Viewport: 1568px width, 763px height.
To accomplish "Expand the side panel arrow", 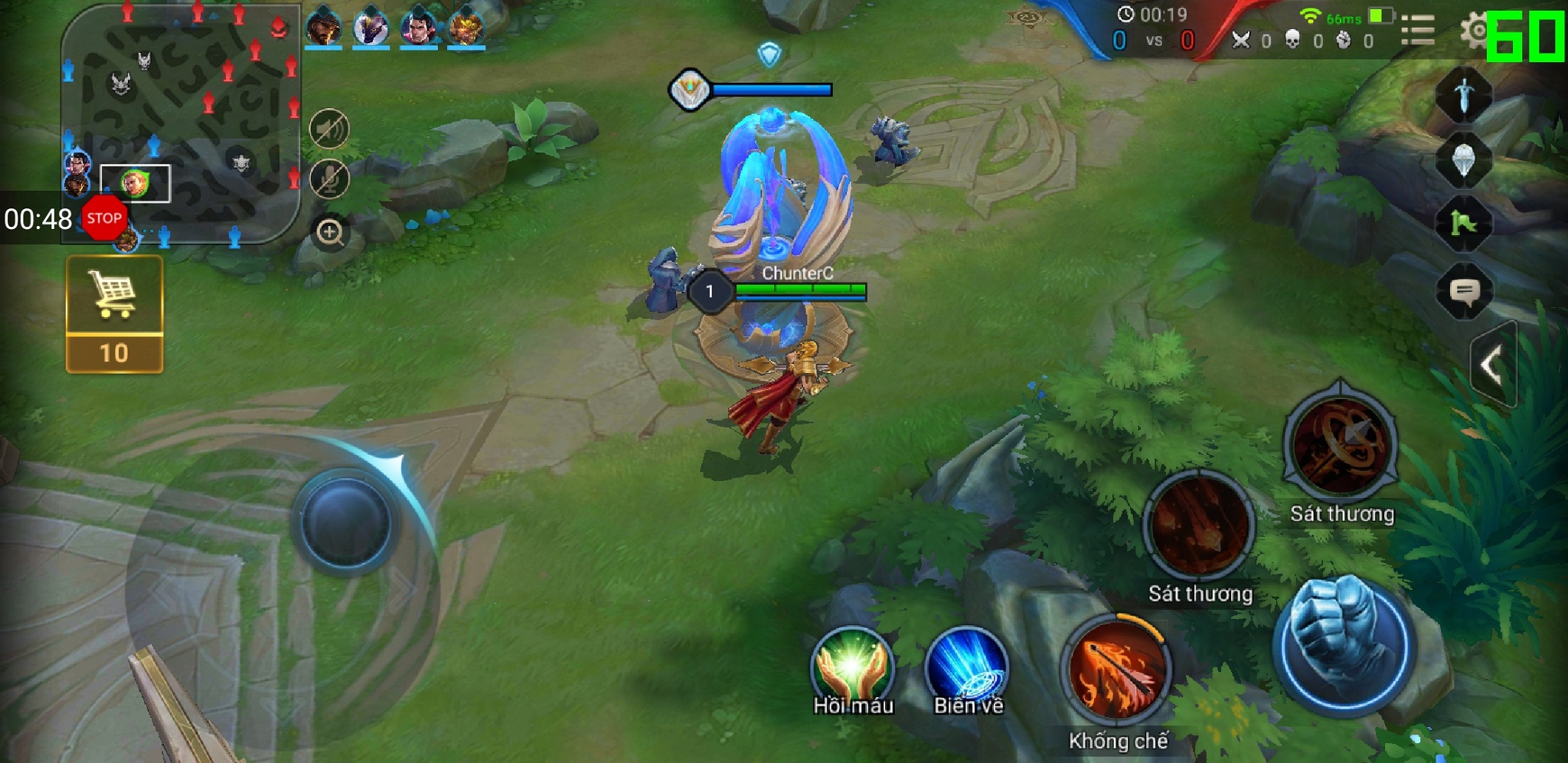I will (x=1492, y=365).
